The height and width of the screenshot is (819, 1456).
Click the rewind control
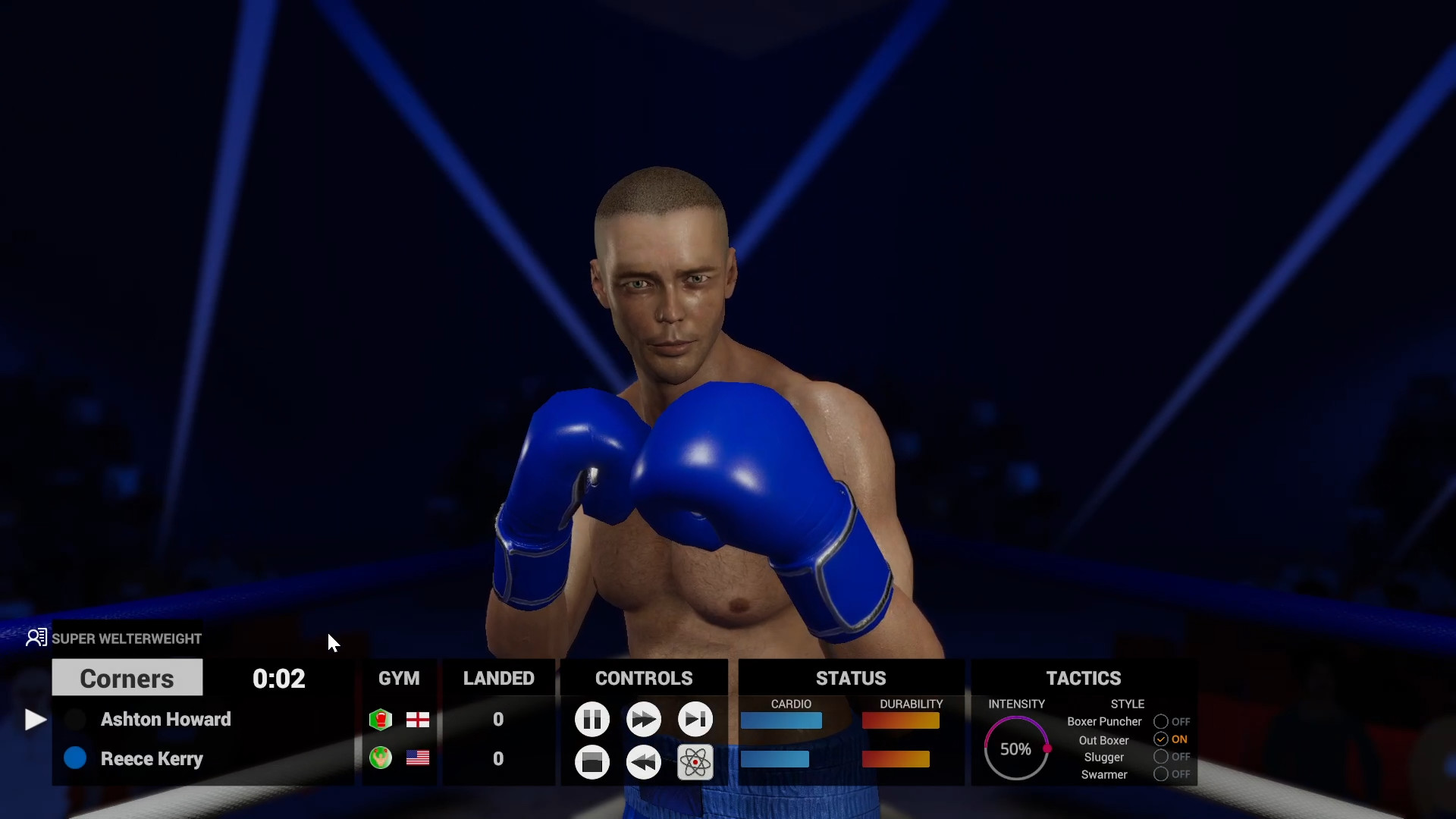[x=644, y=762]
